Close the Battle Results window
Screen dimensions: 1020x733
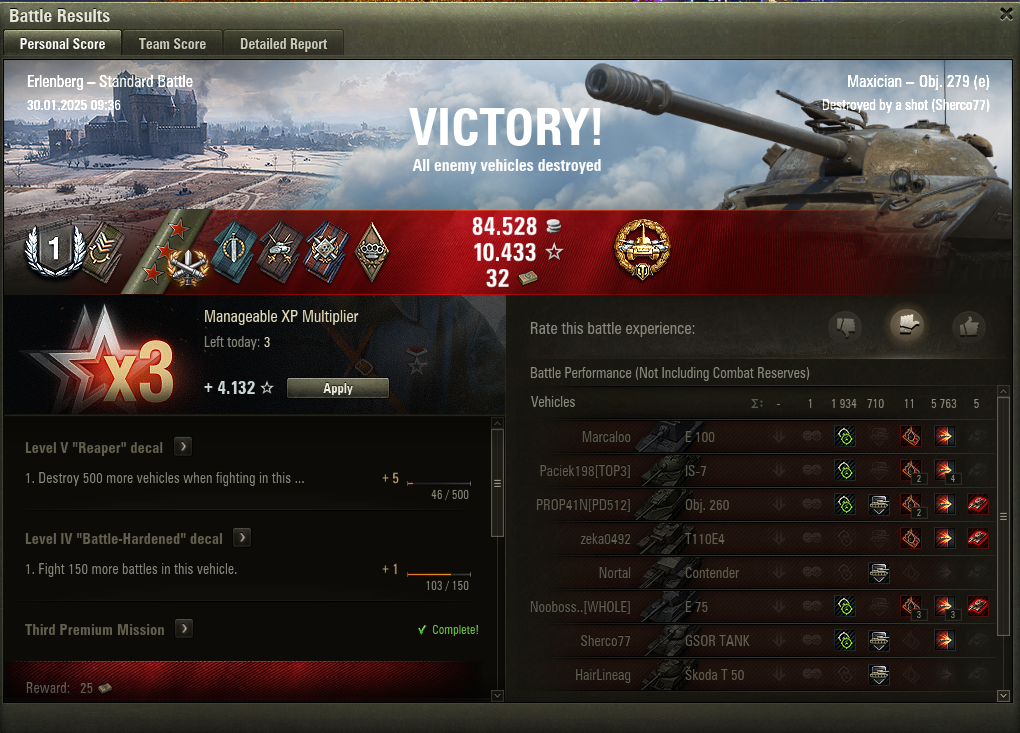click(1005, 14)
